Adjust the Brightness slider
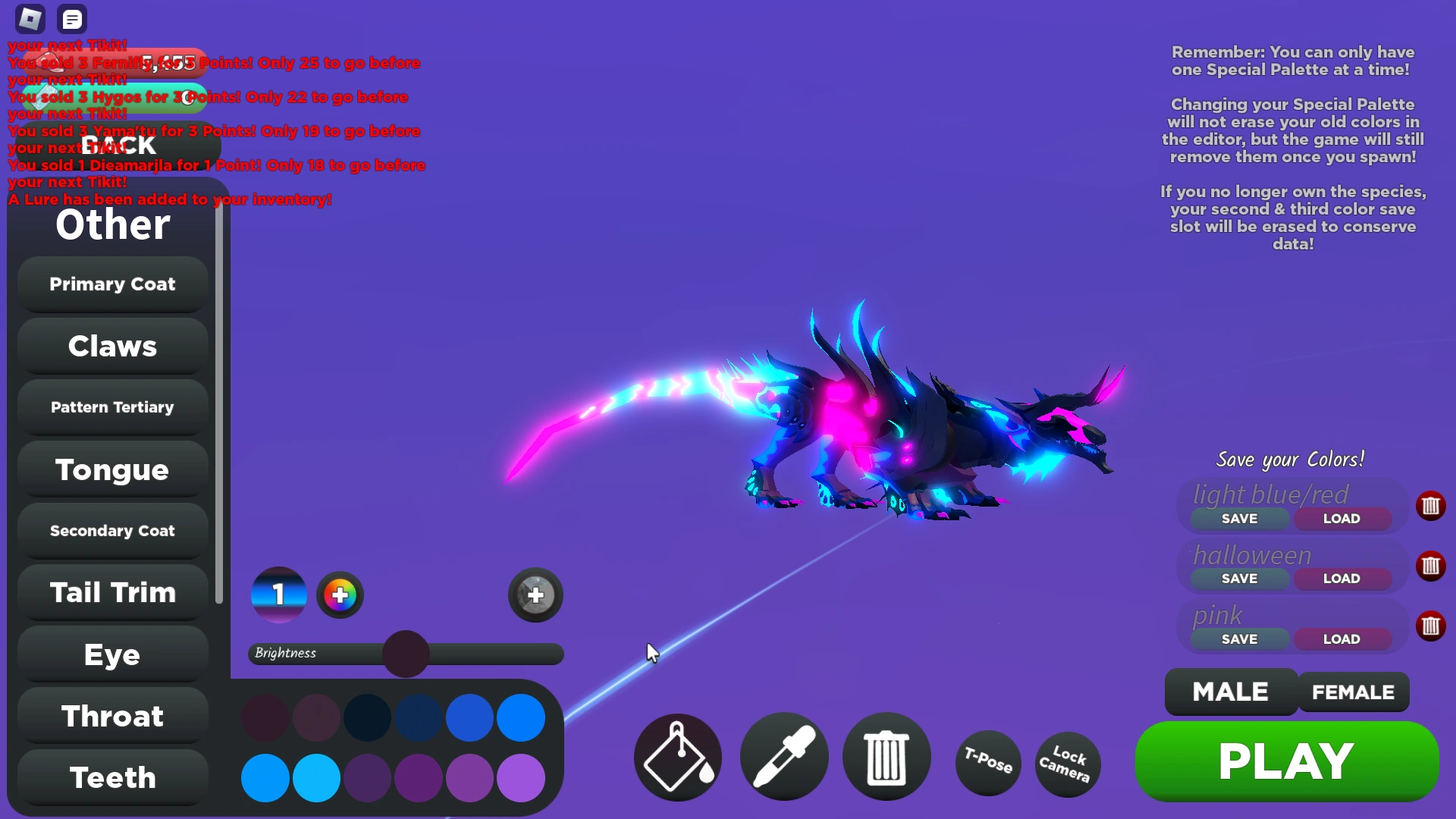The height and width of the screenshot is (819, 1456). (405, 654)
